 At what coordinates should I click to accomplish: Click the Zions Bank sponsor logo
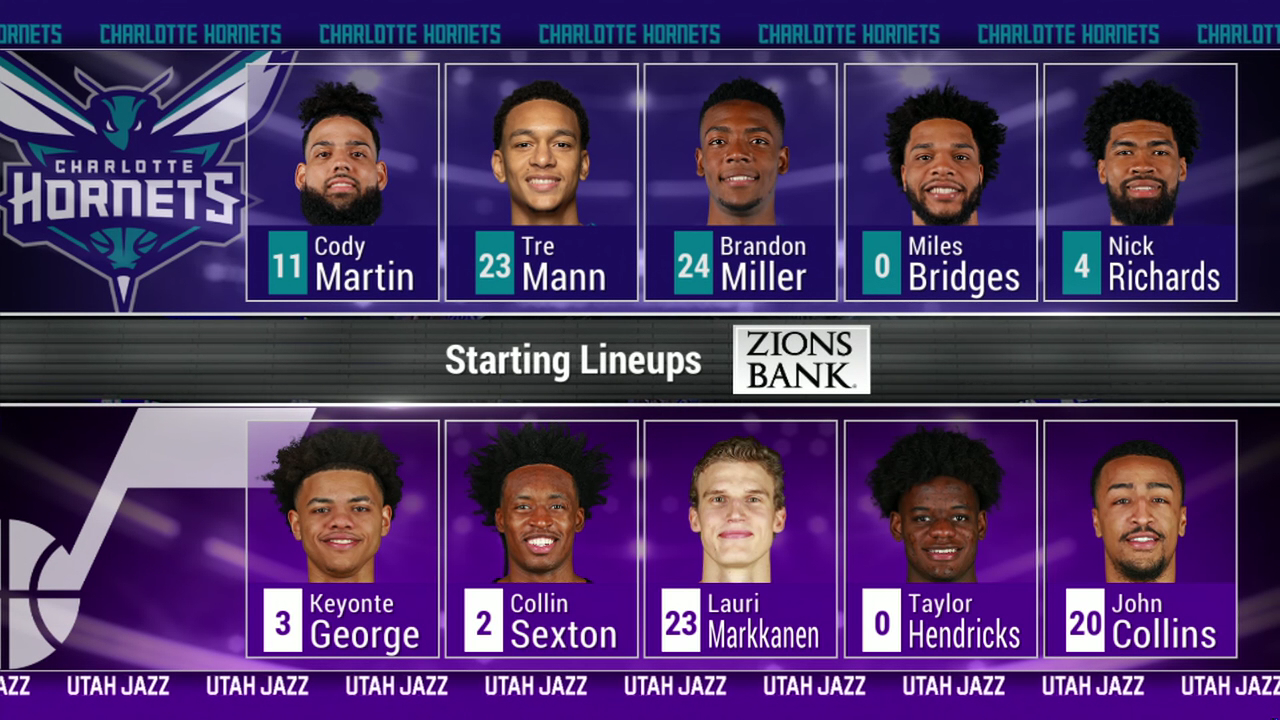pos(801,360)
